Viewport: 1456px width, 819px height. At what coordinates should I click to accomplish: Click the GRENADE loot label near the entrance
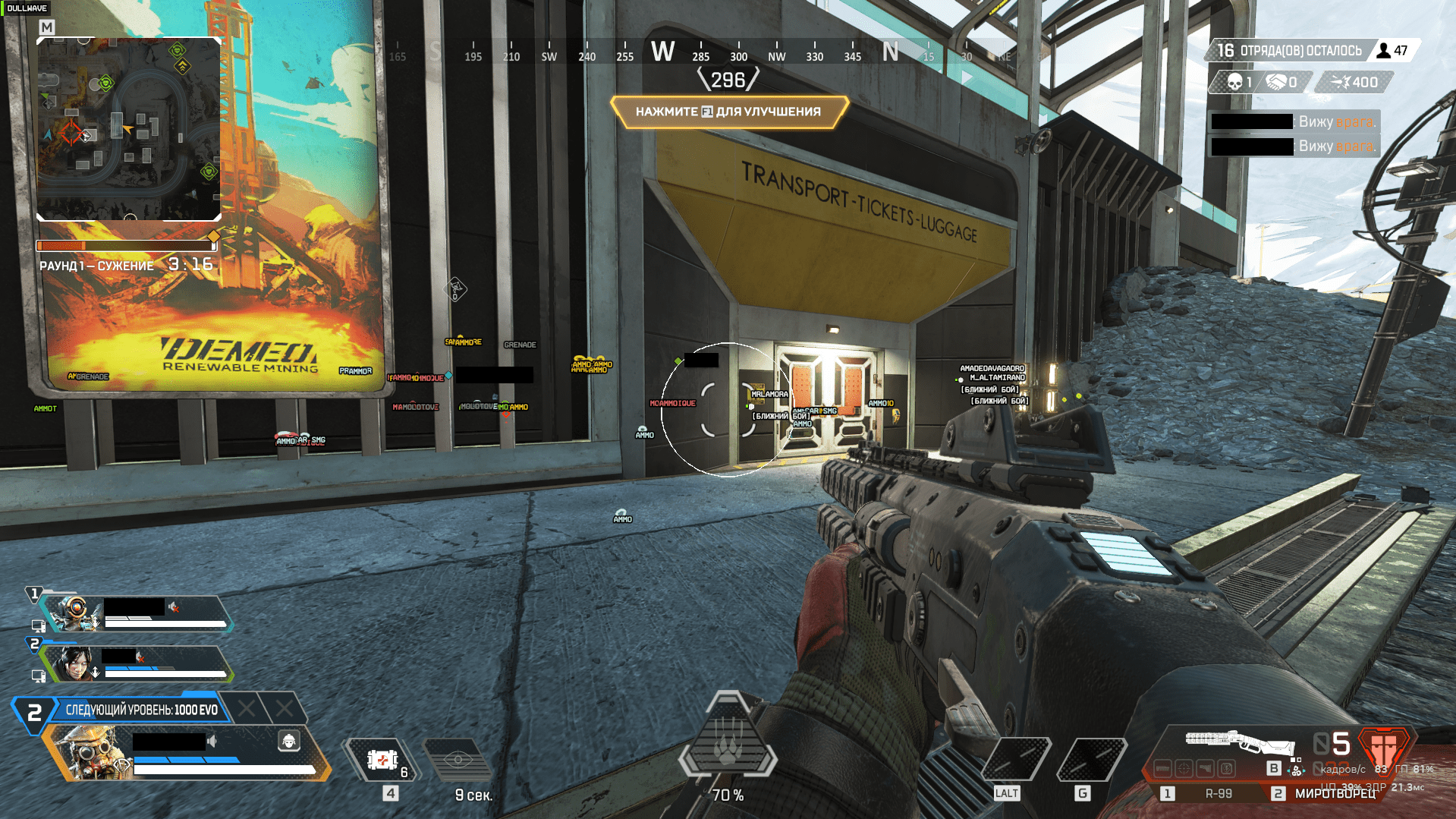[520, 345]
